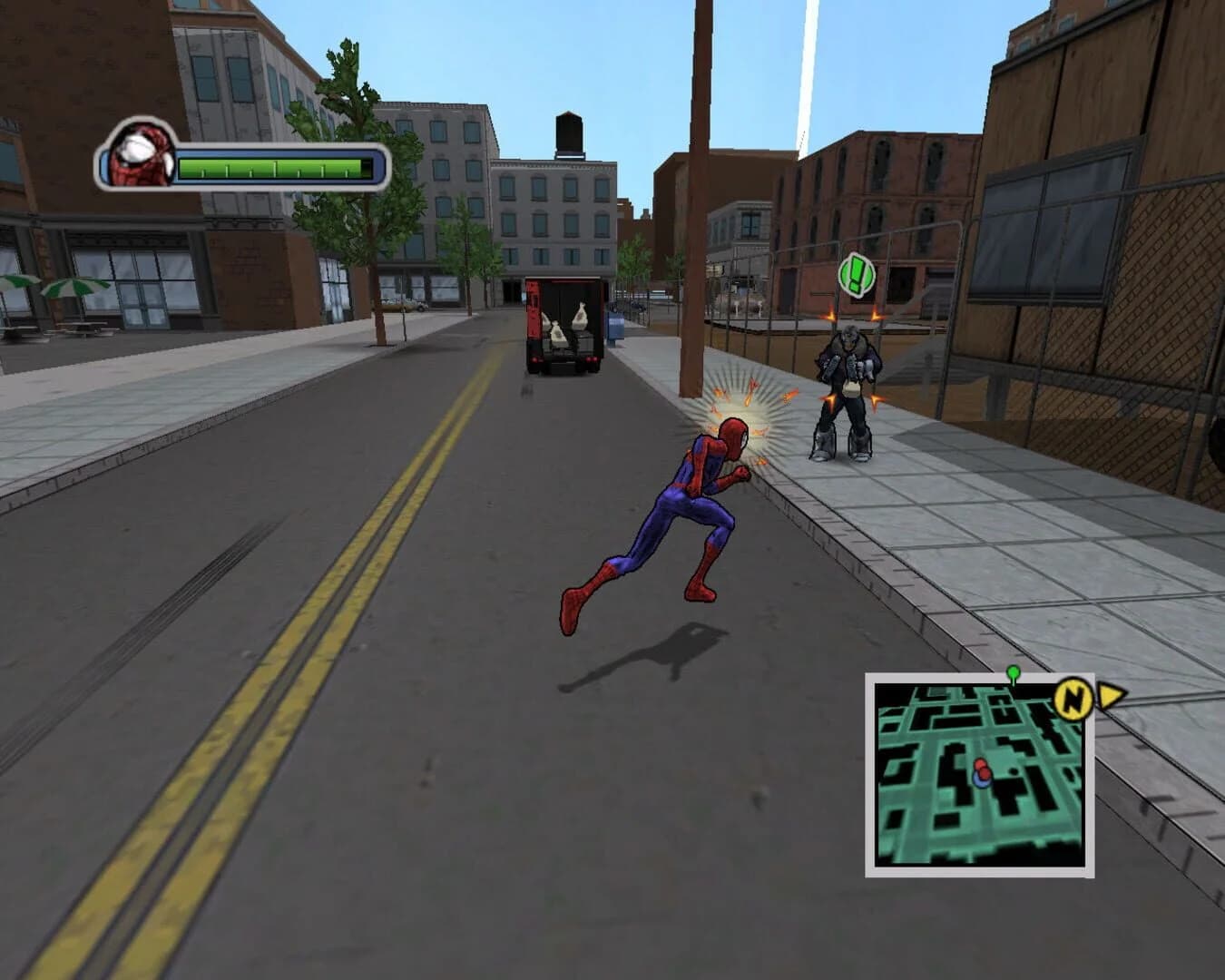1225x980 pixels.
Task: Click the black objective dot inside the minimap
Action: coord(1014,771)
